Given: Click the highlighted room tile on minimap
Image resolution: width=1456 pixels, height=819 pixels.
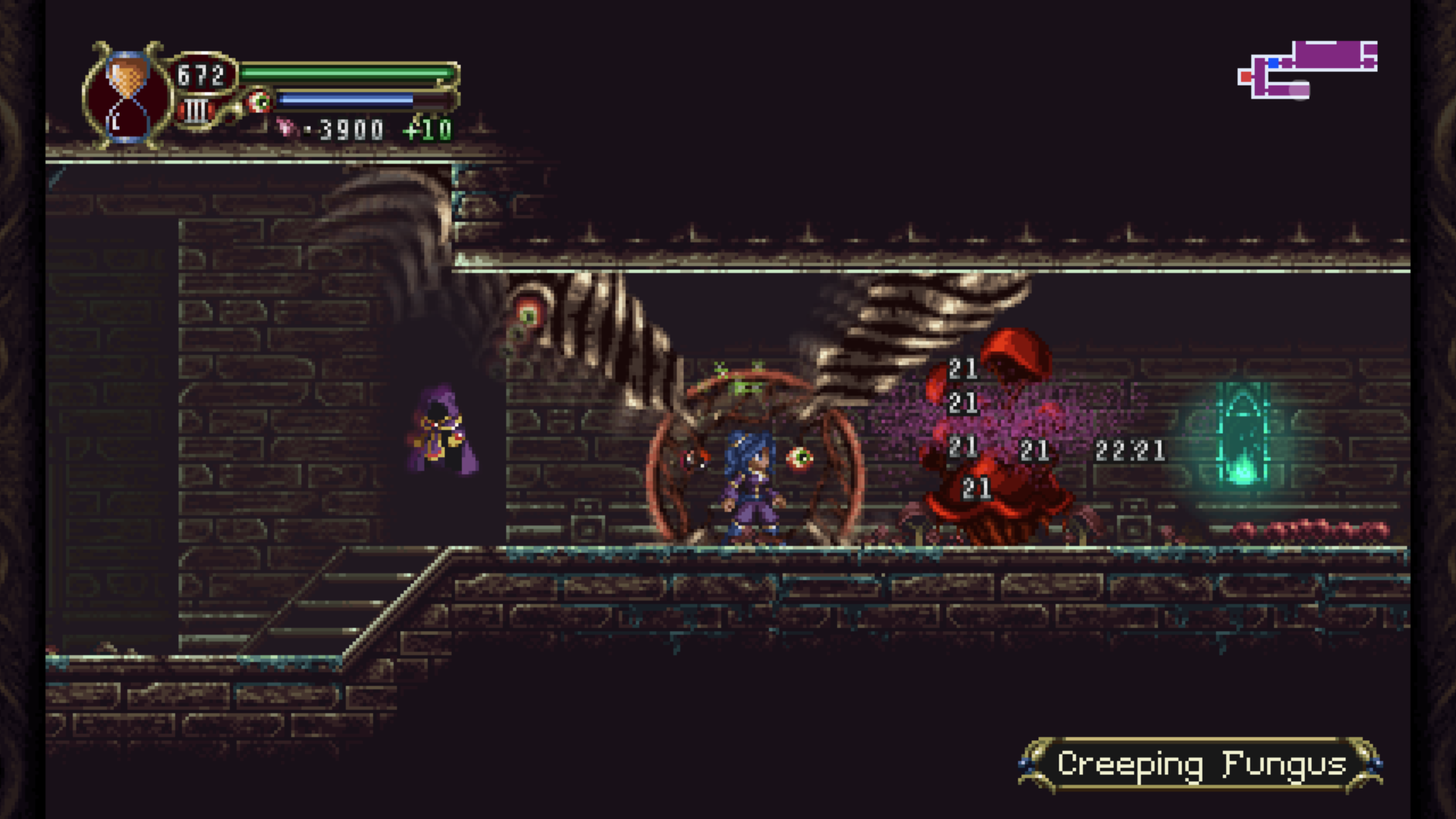Looking at the screenshot, I should point(1299,91).
